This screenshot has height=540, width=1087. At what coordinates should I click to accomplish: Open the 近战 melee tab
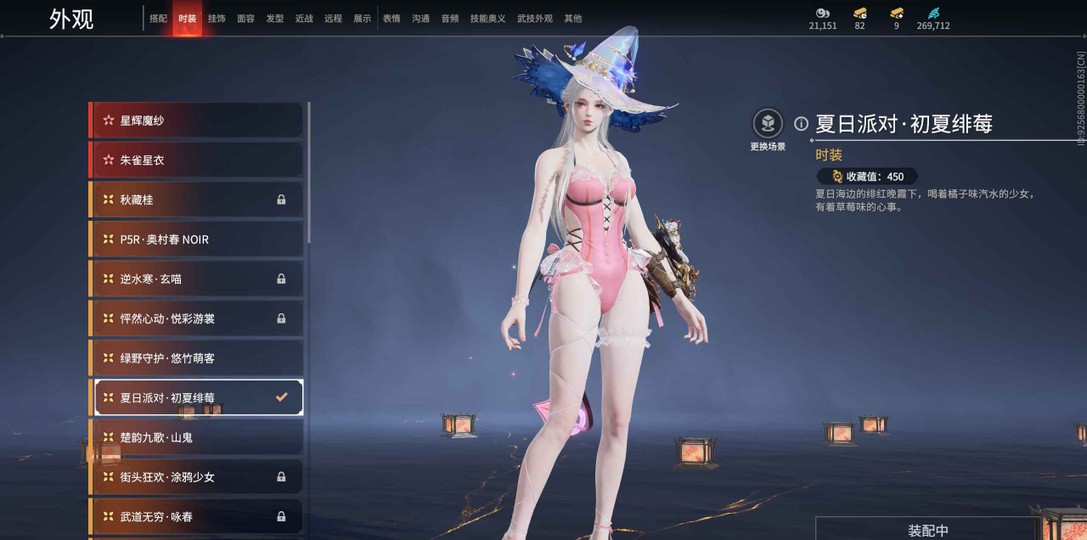click(304, 19)
